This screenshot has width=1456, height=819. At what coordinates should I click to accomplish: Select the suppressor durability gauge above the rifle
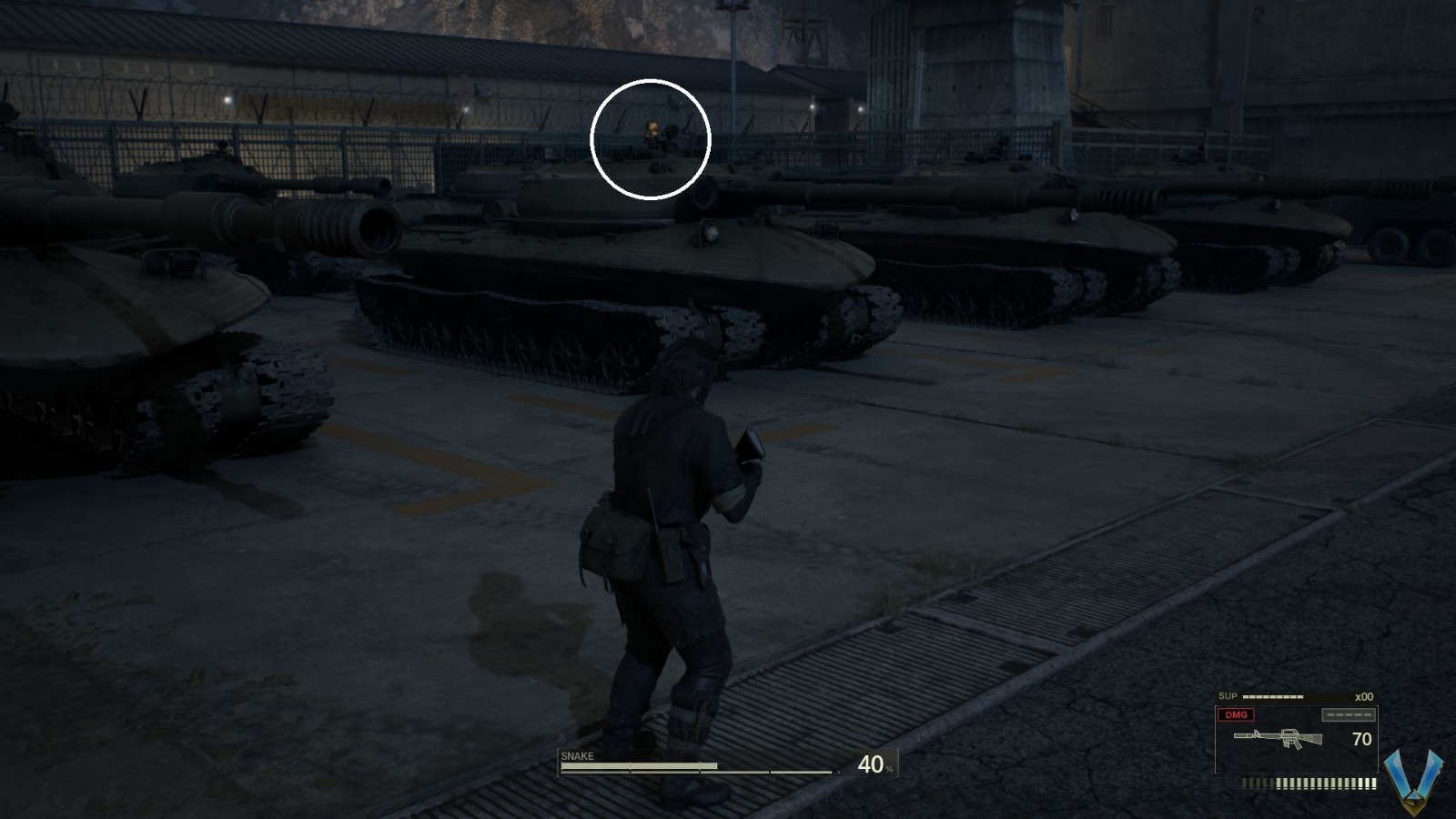click(1348, 715)
